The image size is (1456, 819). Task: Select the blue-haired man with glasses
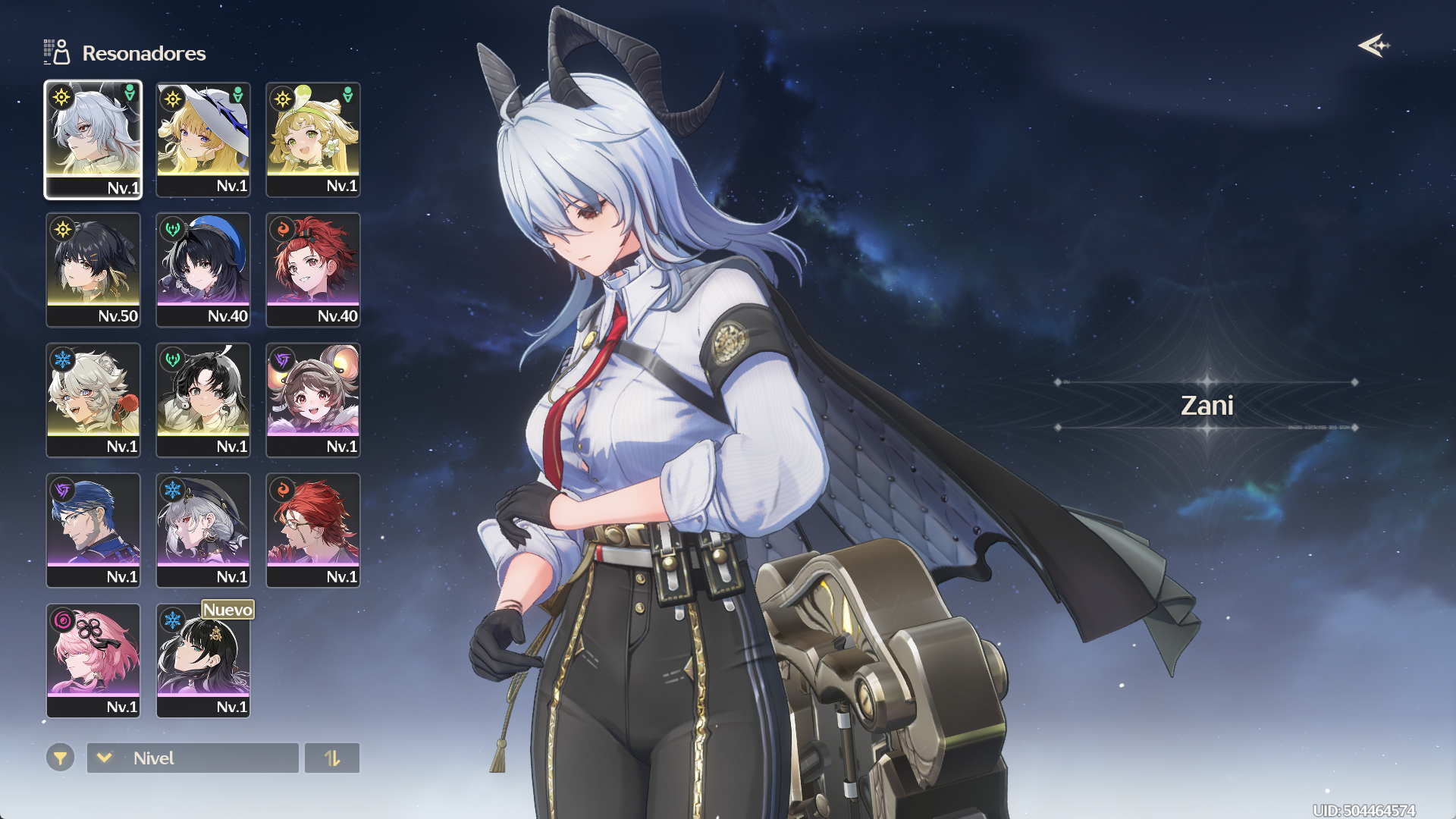[93, 531]
